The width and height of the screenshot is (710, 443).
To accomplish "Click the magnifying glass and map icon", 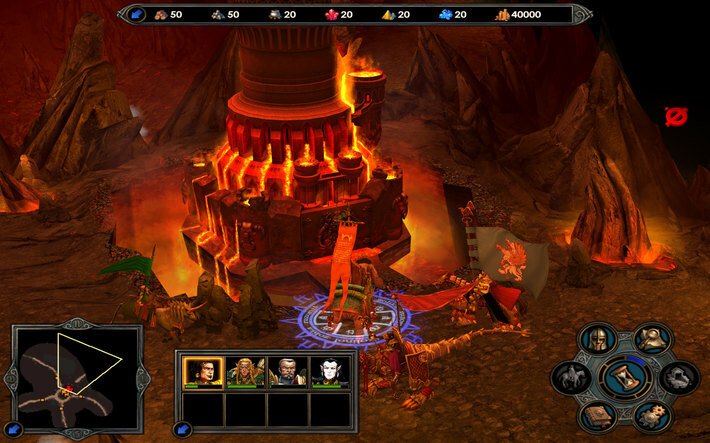I will 654,338.
